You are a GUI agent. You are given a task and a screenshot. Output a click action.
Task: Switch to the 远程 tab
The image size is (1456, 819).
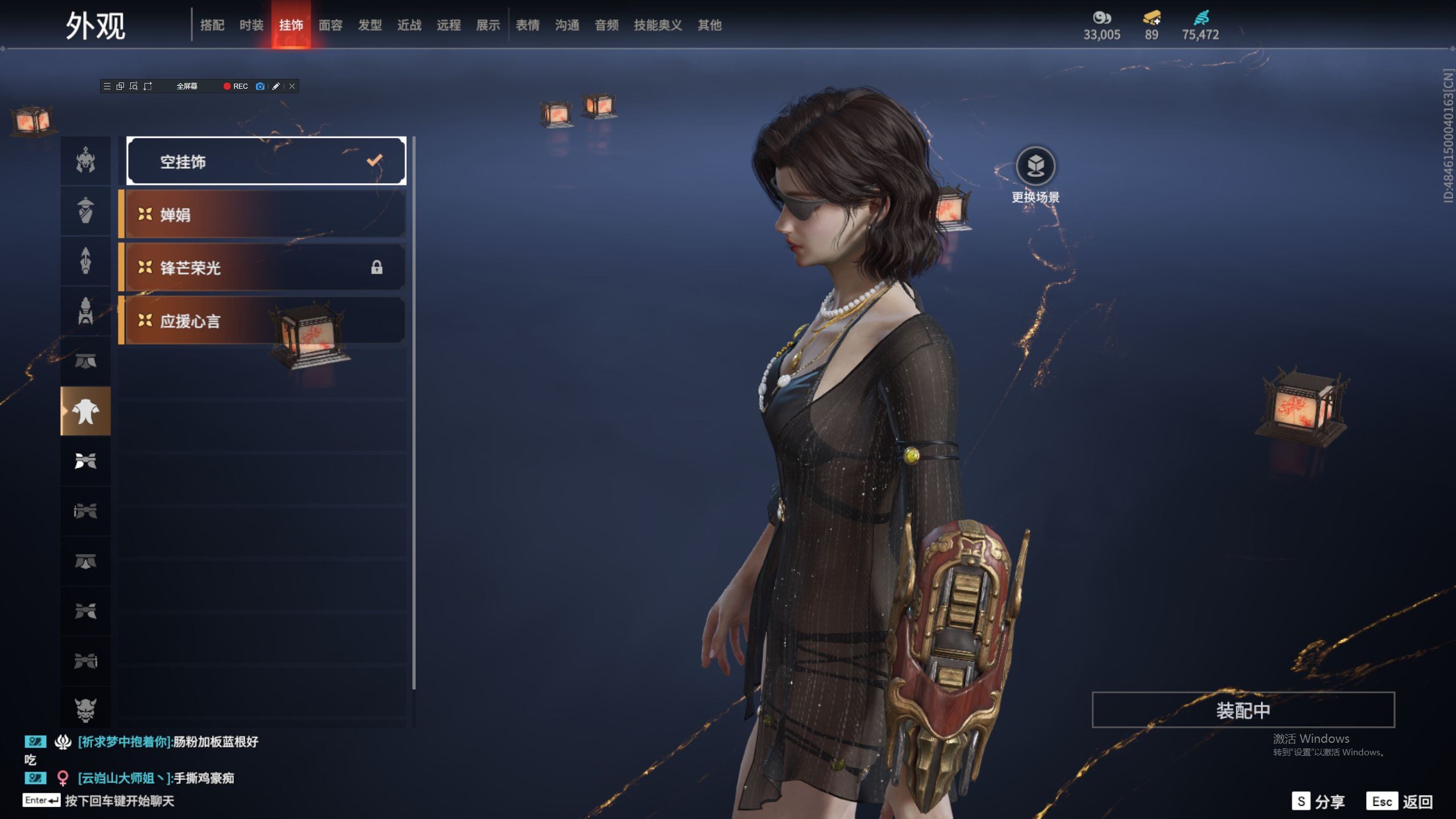(449, 25)
